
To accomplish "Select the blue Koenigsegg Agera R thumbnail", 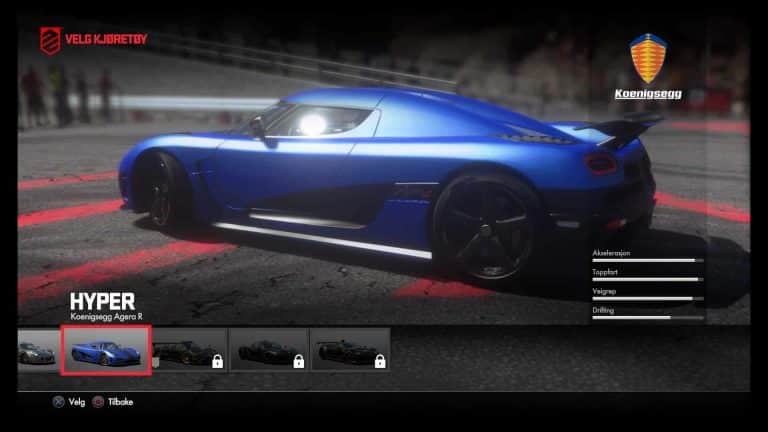I will click(106, 350).
